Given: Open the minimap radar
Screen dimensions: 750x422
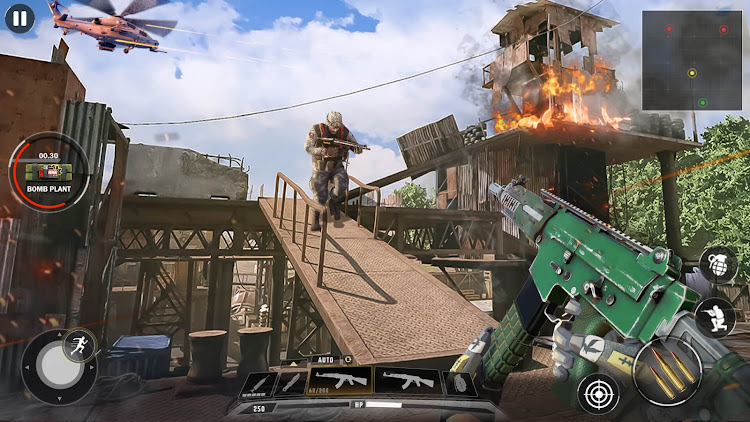Looking at the screenshot, I should coord(691,60).
